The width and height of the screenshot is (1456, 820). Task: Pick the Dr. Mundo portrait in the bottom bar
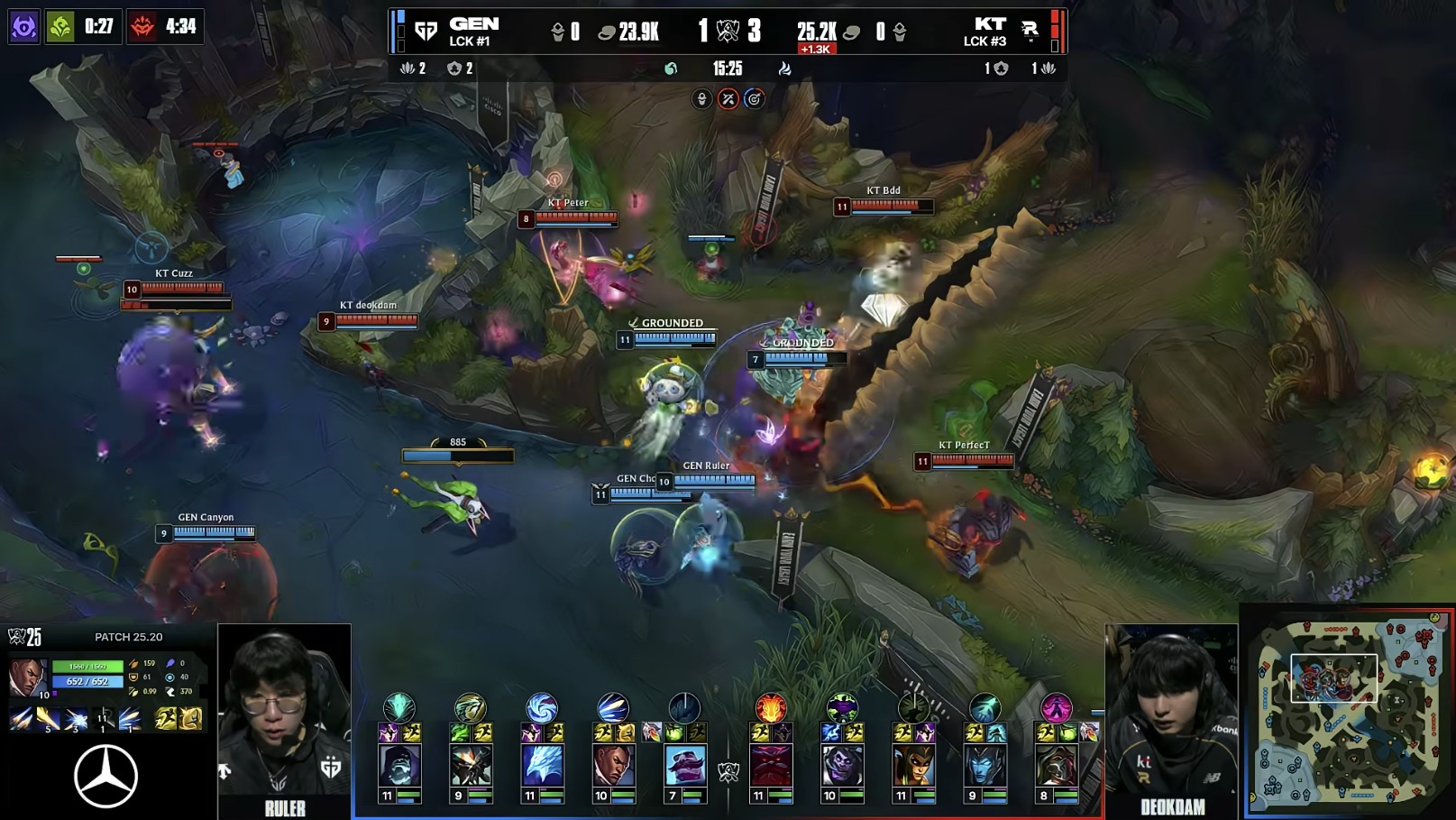[x=842, y=765]
